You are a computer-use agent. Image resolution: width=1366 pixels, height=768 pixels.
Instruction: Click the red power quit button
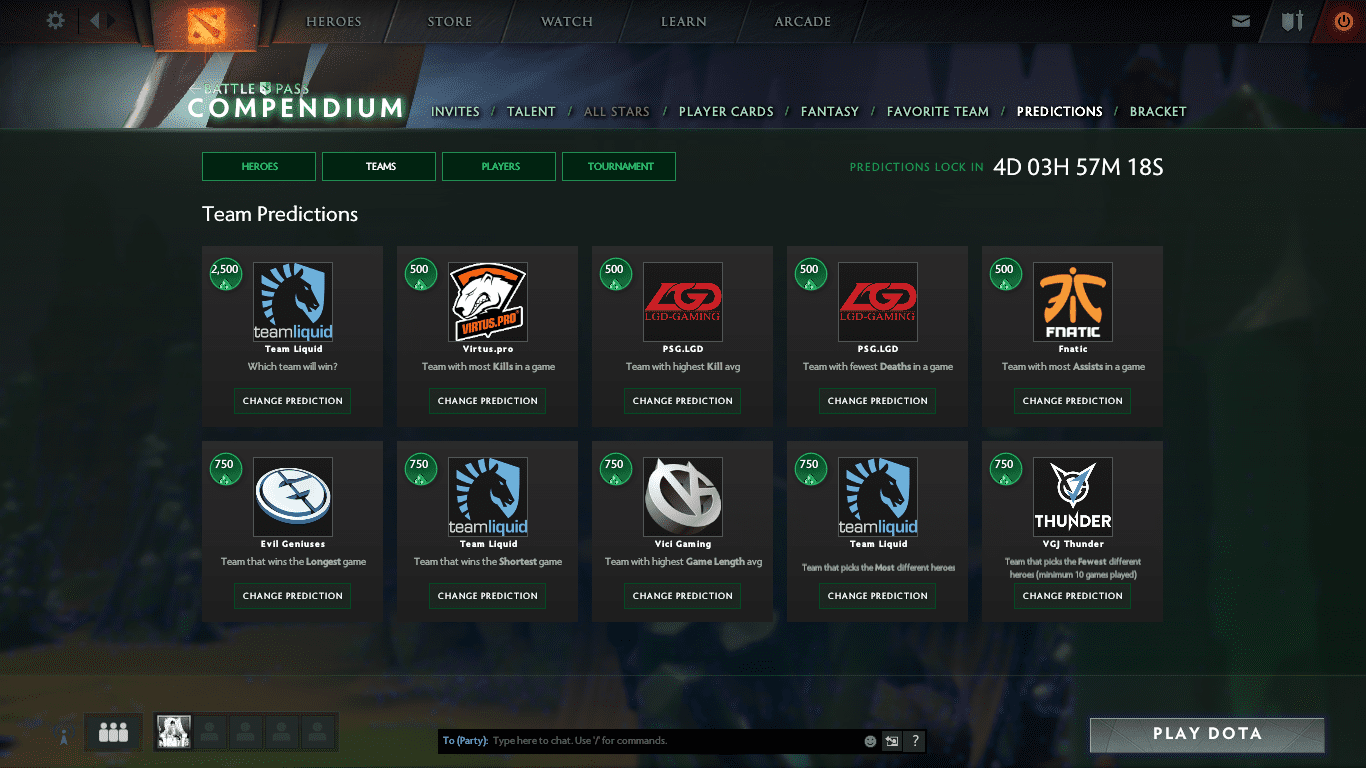point(1343,21)
